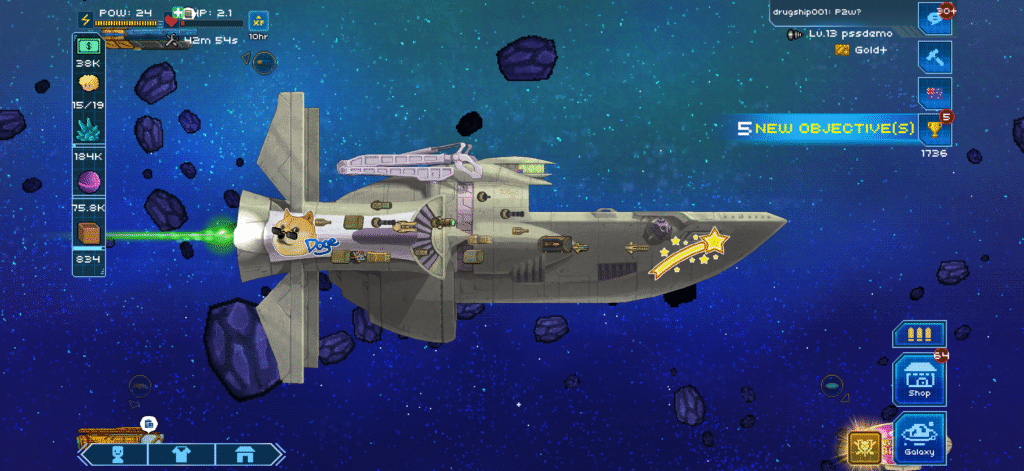Open the trophy objectives button
This screenshot has width=1024, height=471.
coord(934,128)
